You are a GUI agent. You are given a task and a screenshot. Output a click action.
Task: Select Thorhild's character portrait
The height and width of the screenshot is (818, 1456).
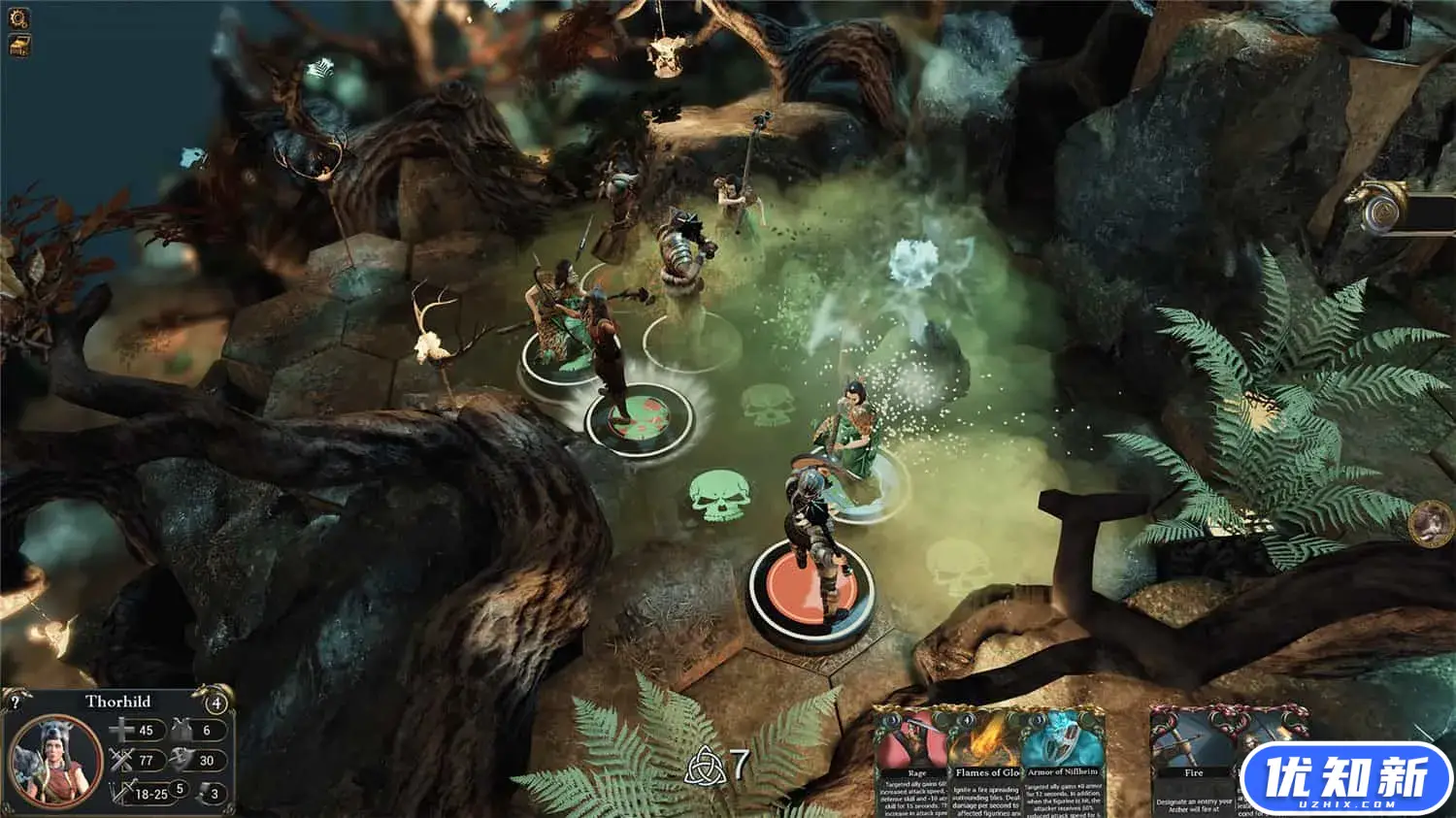click(x=54, y=758)
